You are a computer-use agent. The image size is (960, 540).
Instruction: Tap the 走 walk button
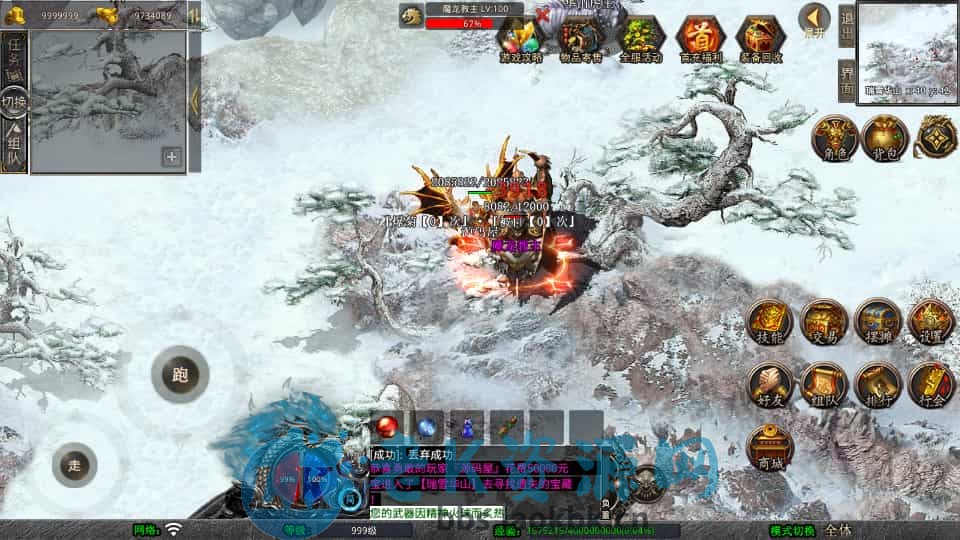click(74, 465)
